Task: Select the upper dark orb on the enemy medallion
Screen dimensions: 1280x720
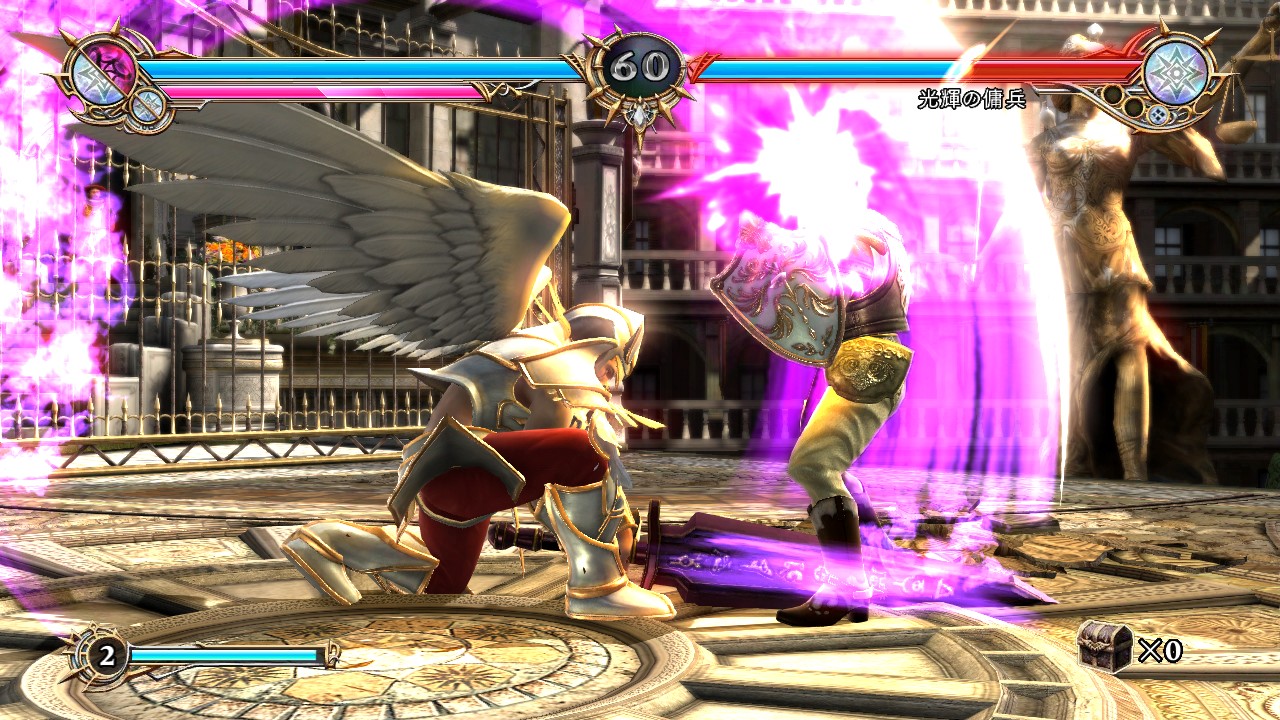Action: [1113, 96]
